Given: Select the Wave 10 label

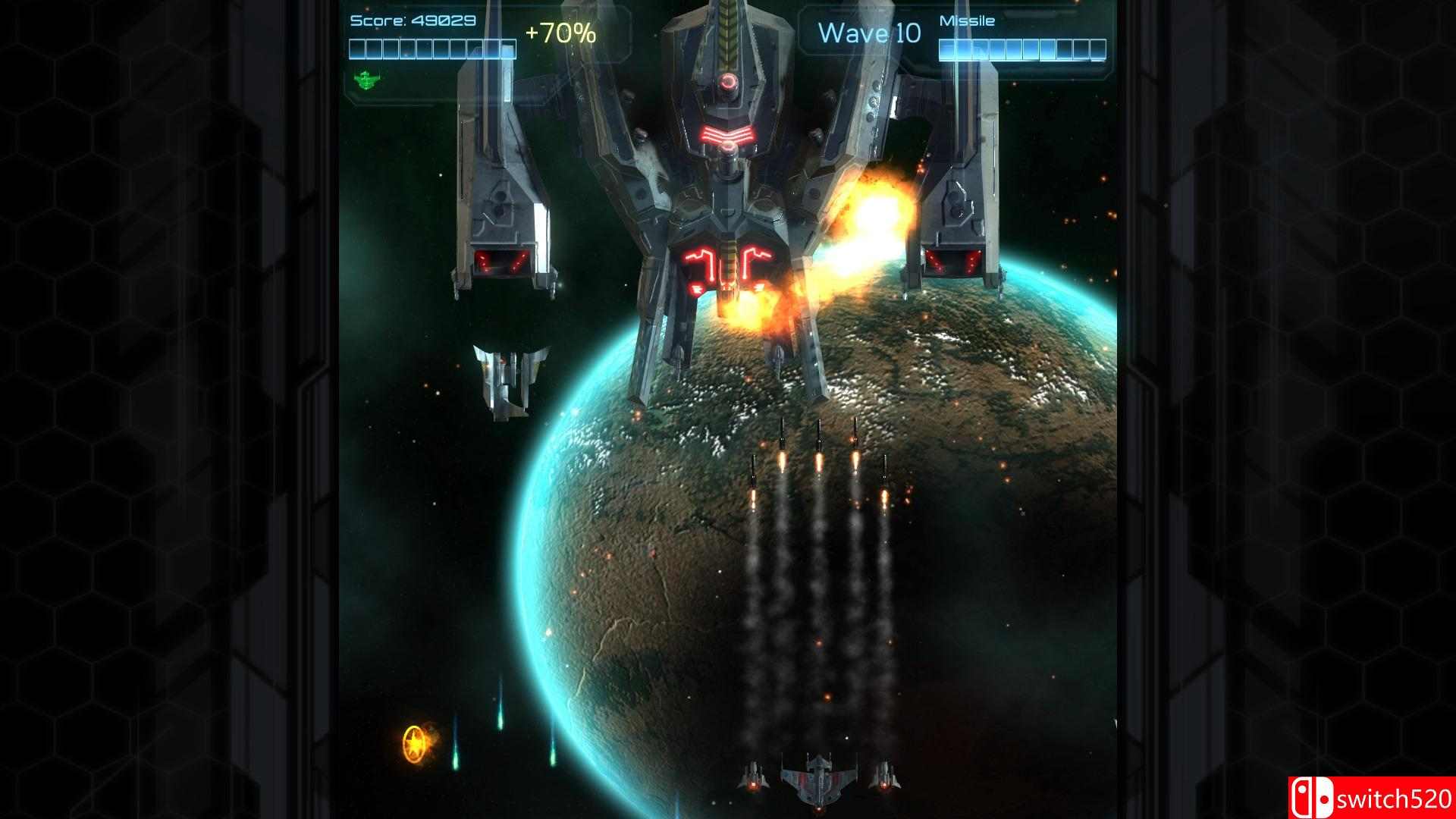Looking at the screenshot, I should [868, 32].
